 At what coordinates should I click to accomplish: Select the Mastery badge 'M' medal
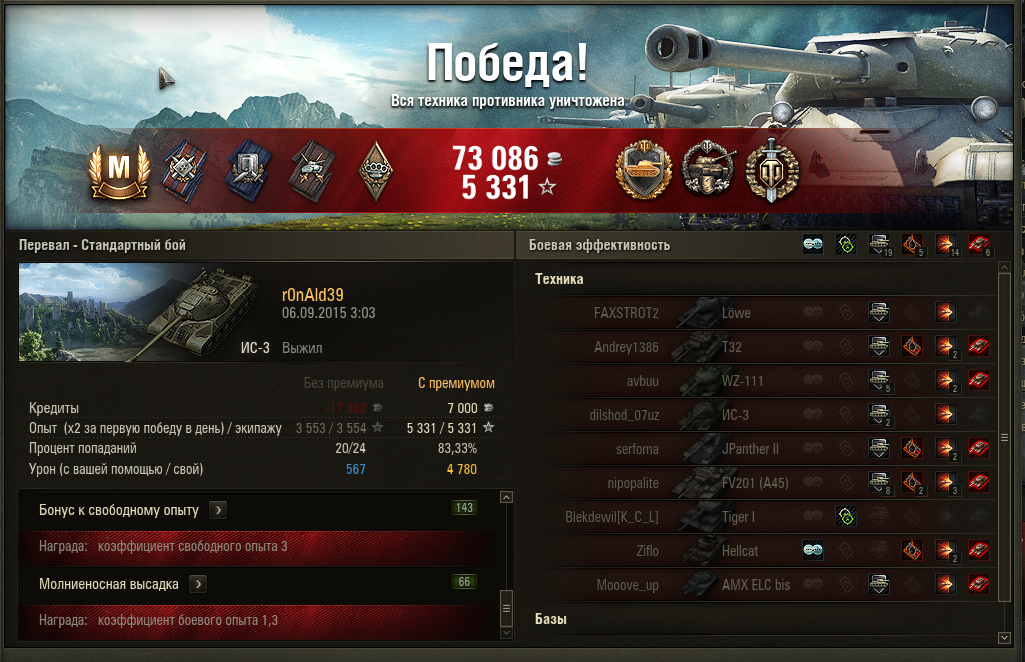click(119, 170)
